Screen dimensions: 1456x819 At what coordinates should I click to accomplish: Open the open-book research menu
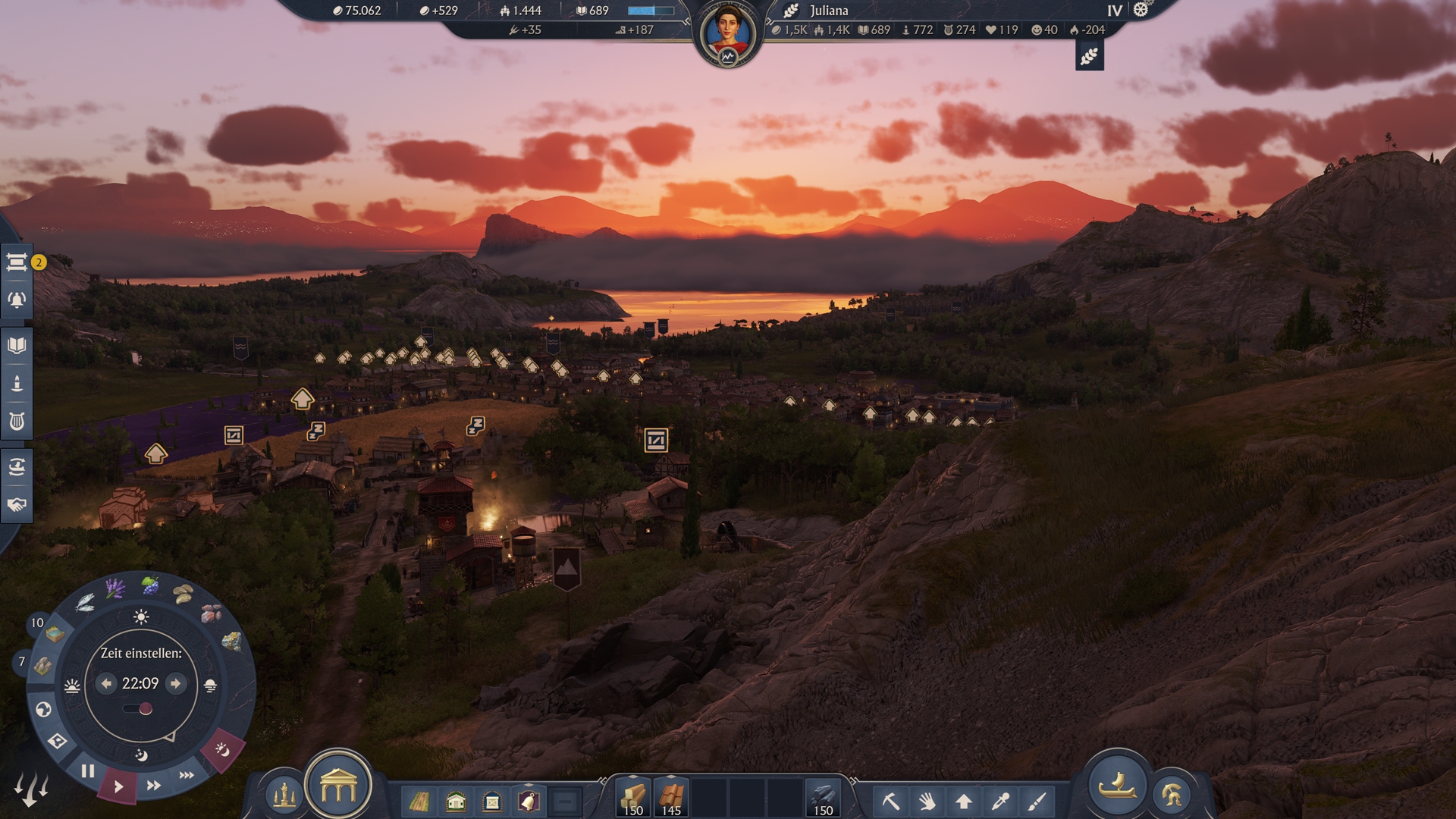(x=17, y=346)
